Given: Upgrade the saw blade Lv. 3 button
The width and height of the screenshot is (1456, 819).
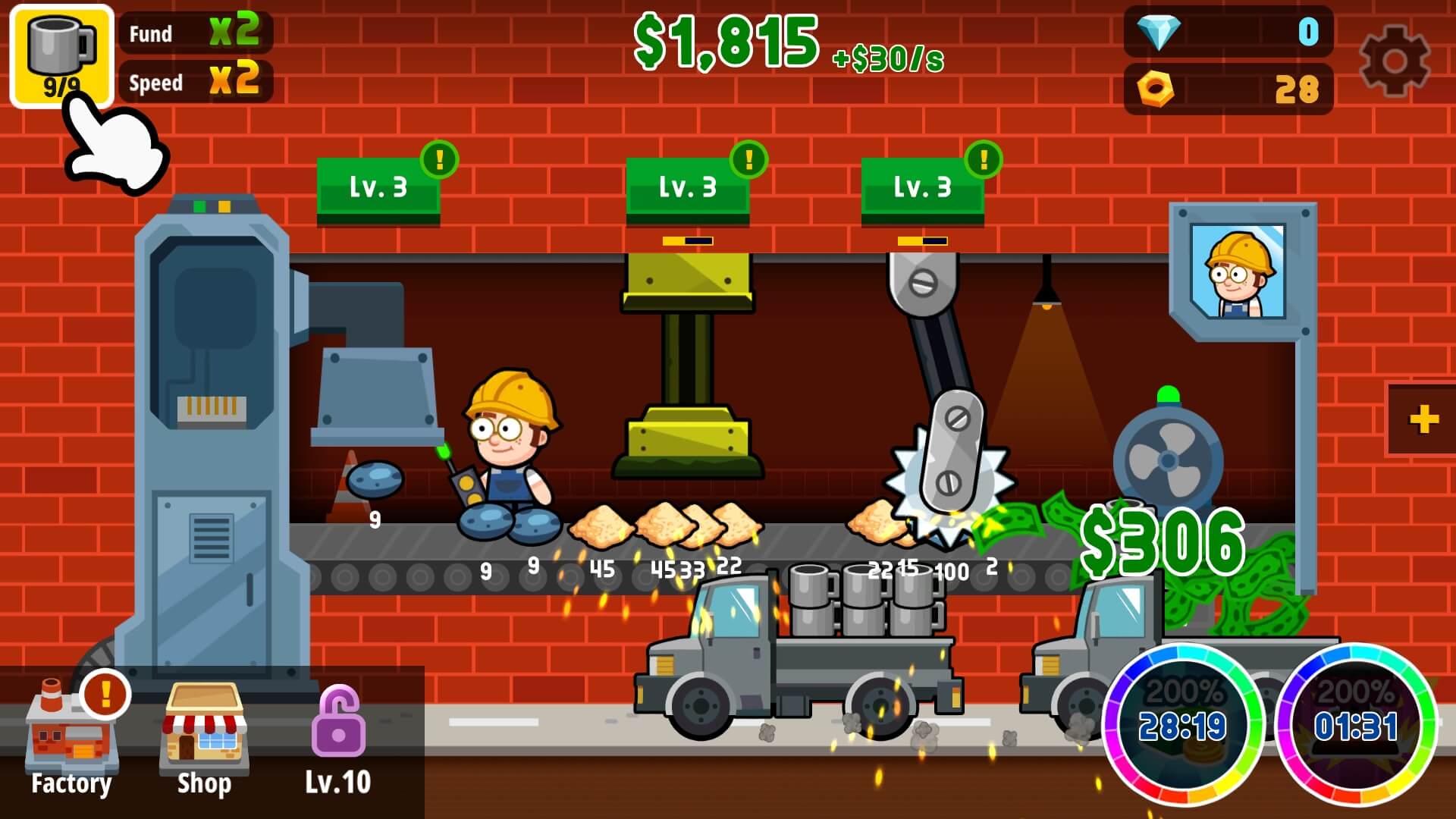Looking at the screenshot, I should tap(923, 187).
